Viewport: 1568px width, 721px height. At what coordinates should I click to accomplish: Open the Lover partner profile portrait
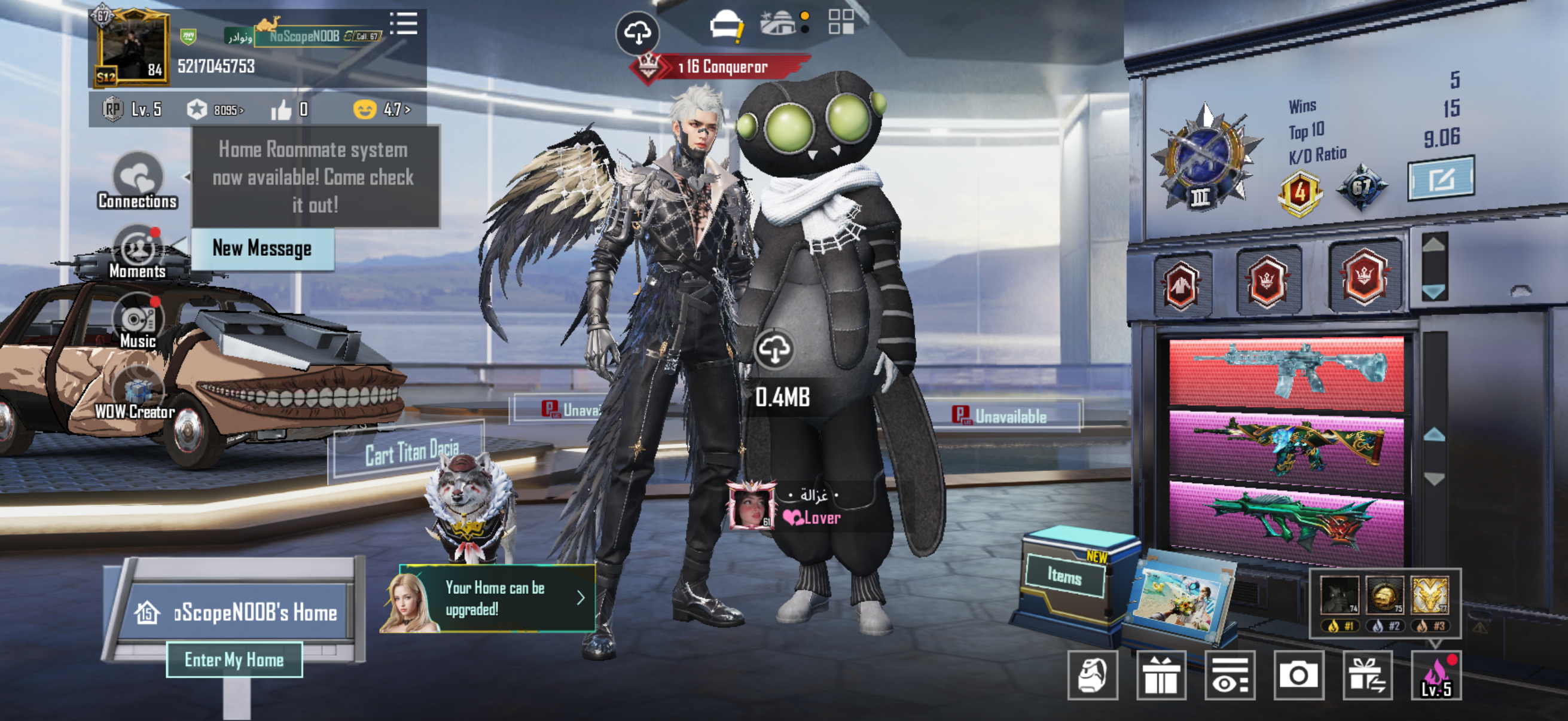coord(752,506)
